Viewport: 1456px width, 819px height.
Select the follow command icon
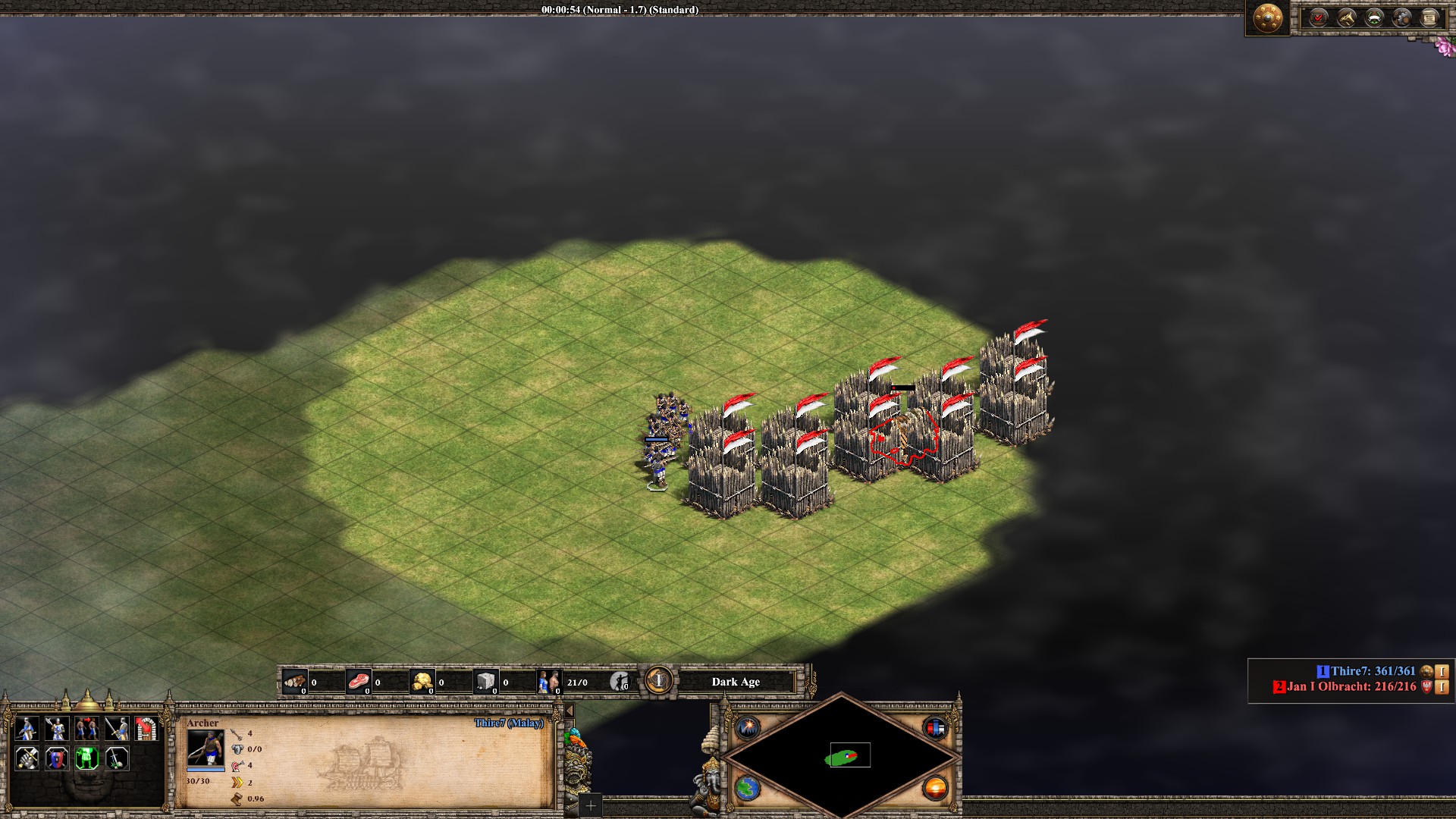pyautogui.click(x=86, y=729)
